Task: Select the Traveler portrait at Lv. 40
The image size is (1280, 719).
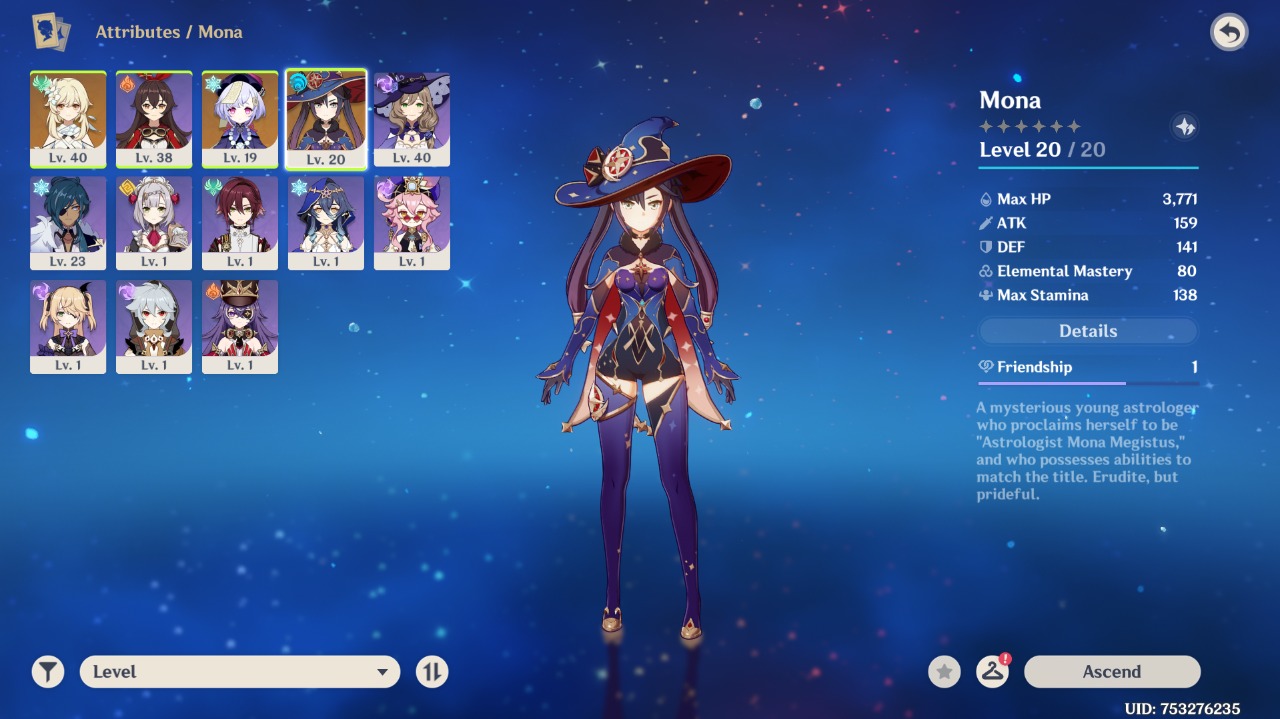Action: tap(68, 119)
